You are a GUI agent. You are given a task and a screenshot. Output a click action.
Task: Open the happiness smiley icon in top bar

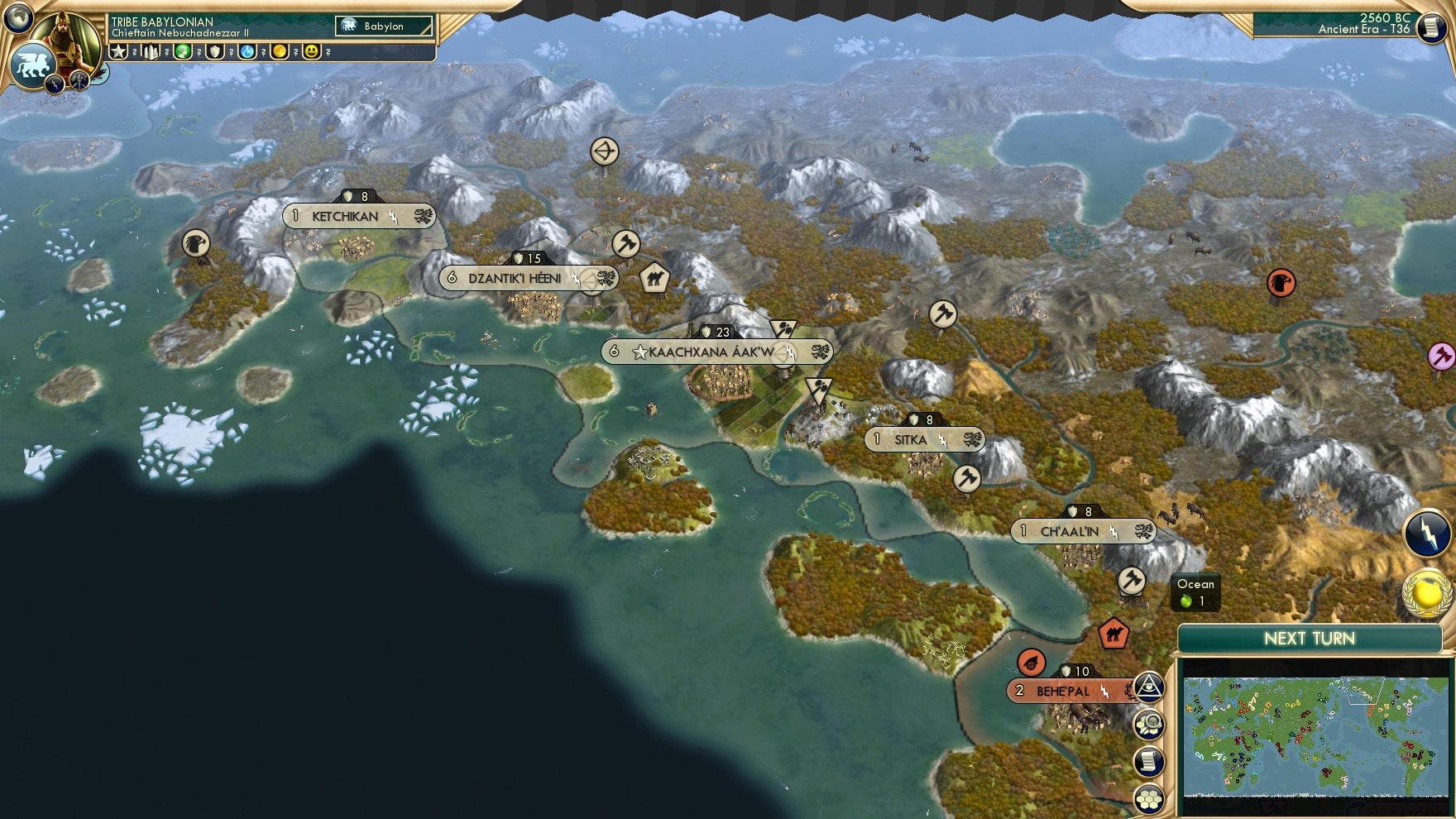[313, 53]
